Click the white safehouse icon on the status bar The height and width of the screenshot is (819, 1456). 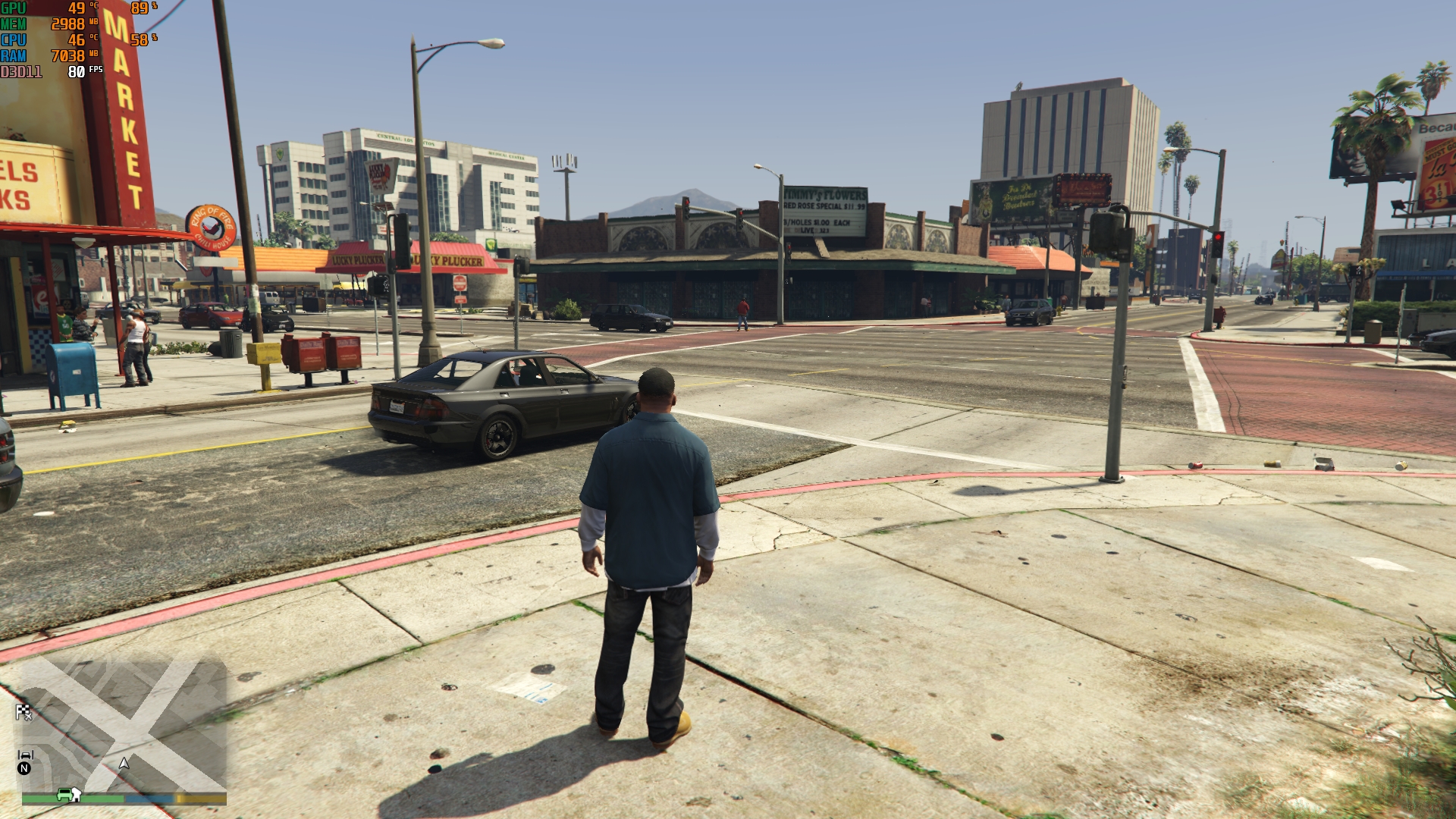(x=76, y=793)
